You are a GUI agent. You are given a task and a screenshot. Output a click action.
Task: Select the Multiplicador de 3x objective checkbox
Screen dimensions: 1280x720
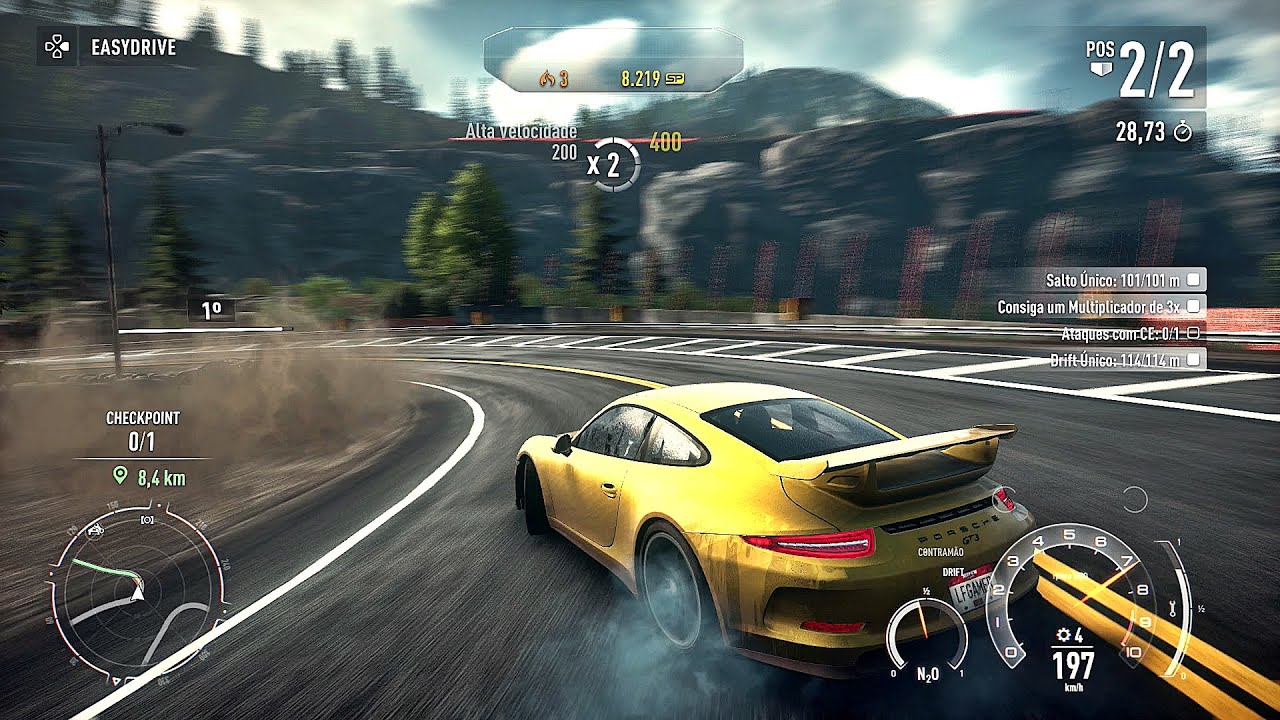click(x=1194, y=307)
